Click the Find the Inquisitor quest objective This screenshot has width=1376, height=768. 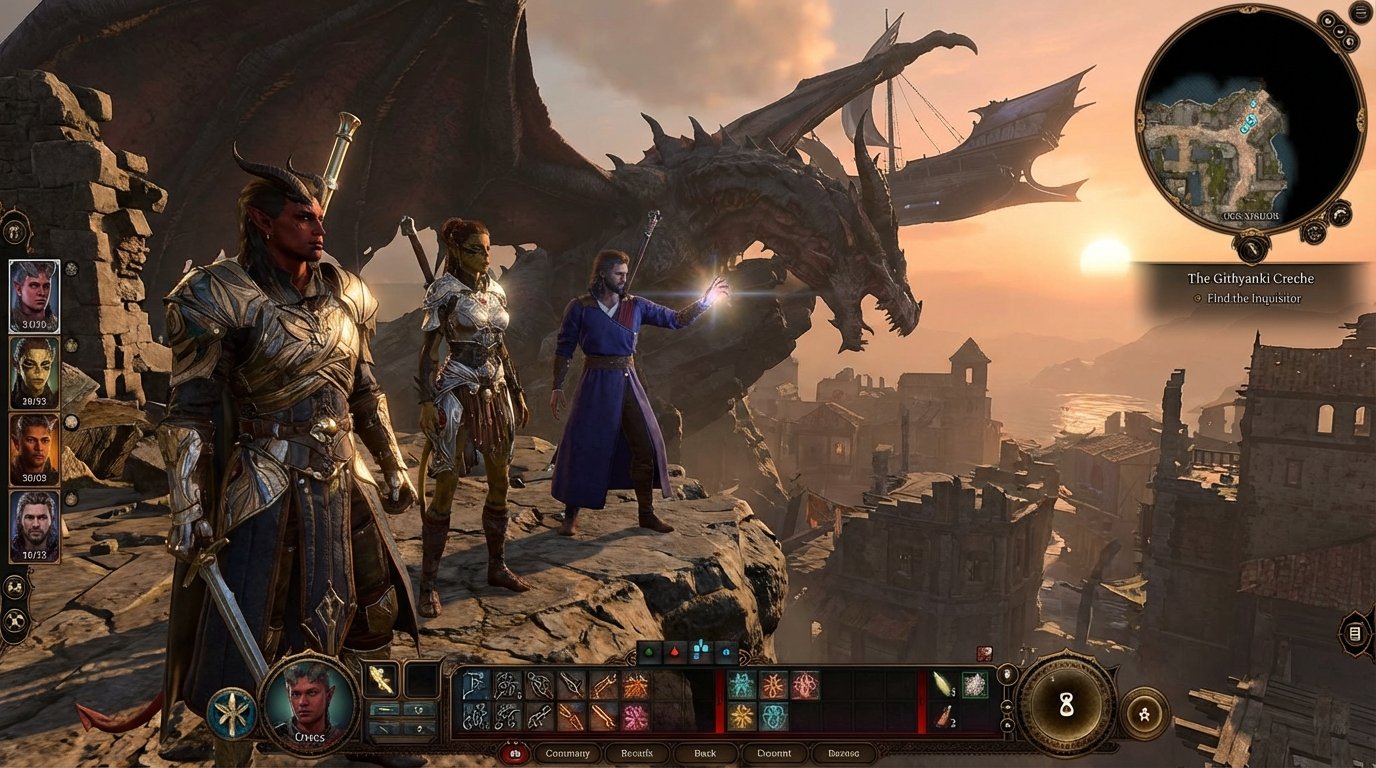click(1251, 298)
